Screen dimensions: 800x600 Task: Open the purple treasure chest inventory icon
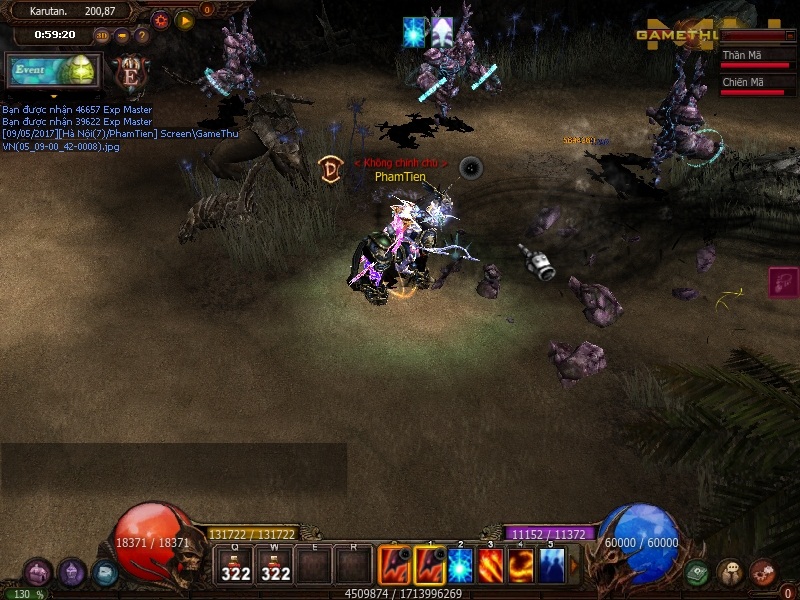[x=38, y=573]
